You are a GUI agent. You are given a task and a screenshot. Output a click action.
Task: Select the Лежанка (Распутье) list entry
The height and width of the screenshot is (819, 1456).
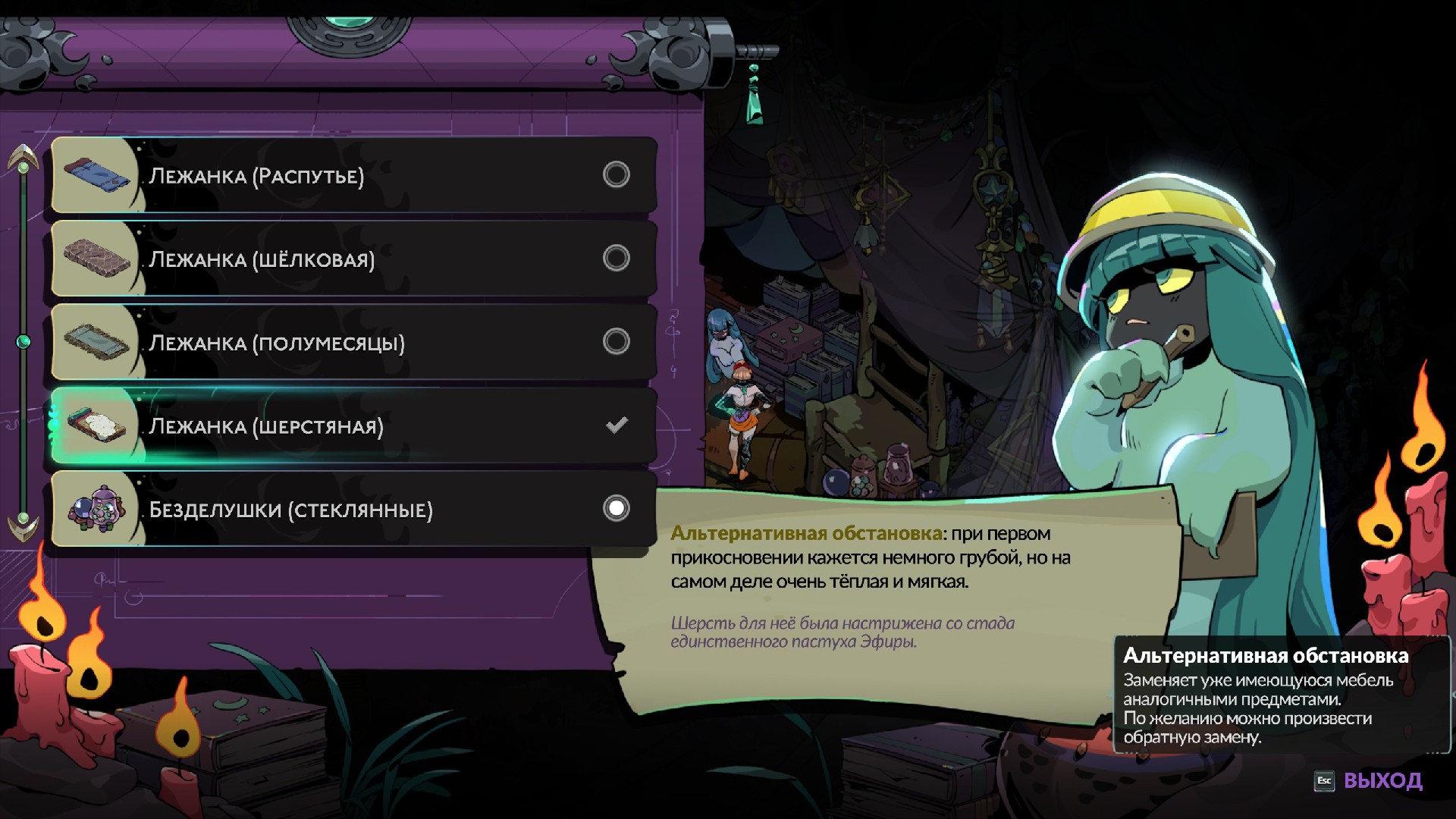(353, 175)
